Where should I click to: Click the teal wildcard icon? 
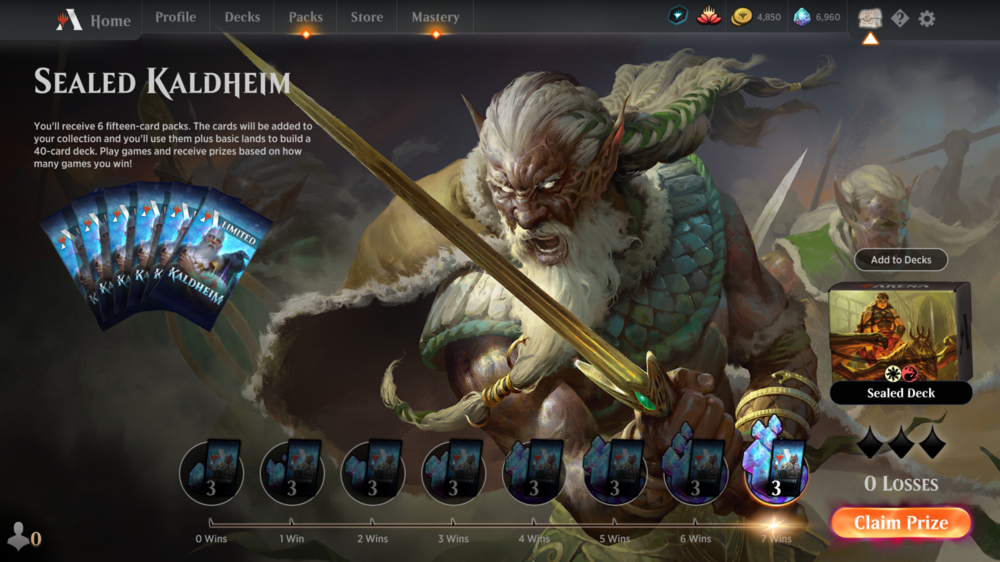pos(679,17)
